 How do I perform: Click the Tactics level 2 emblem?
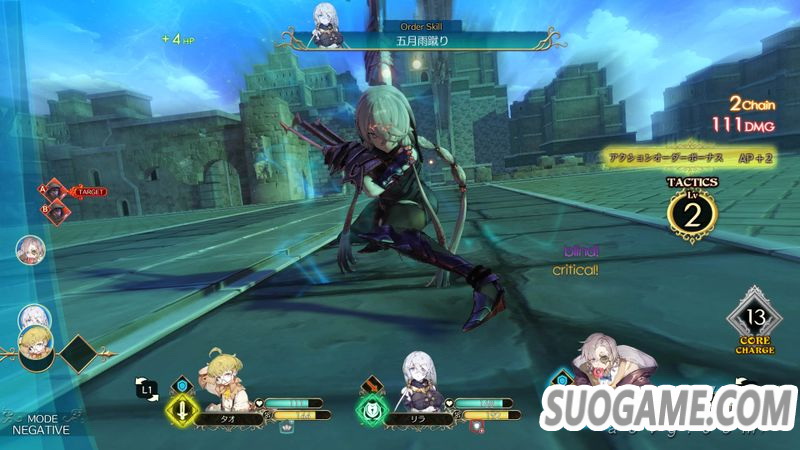[692, 214]
